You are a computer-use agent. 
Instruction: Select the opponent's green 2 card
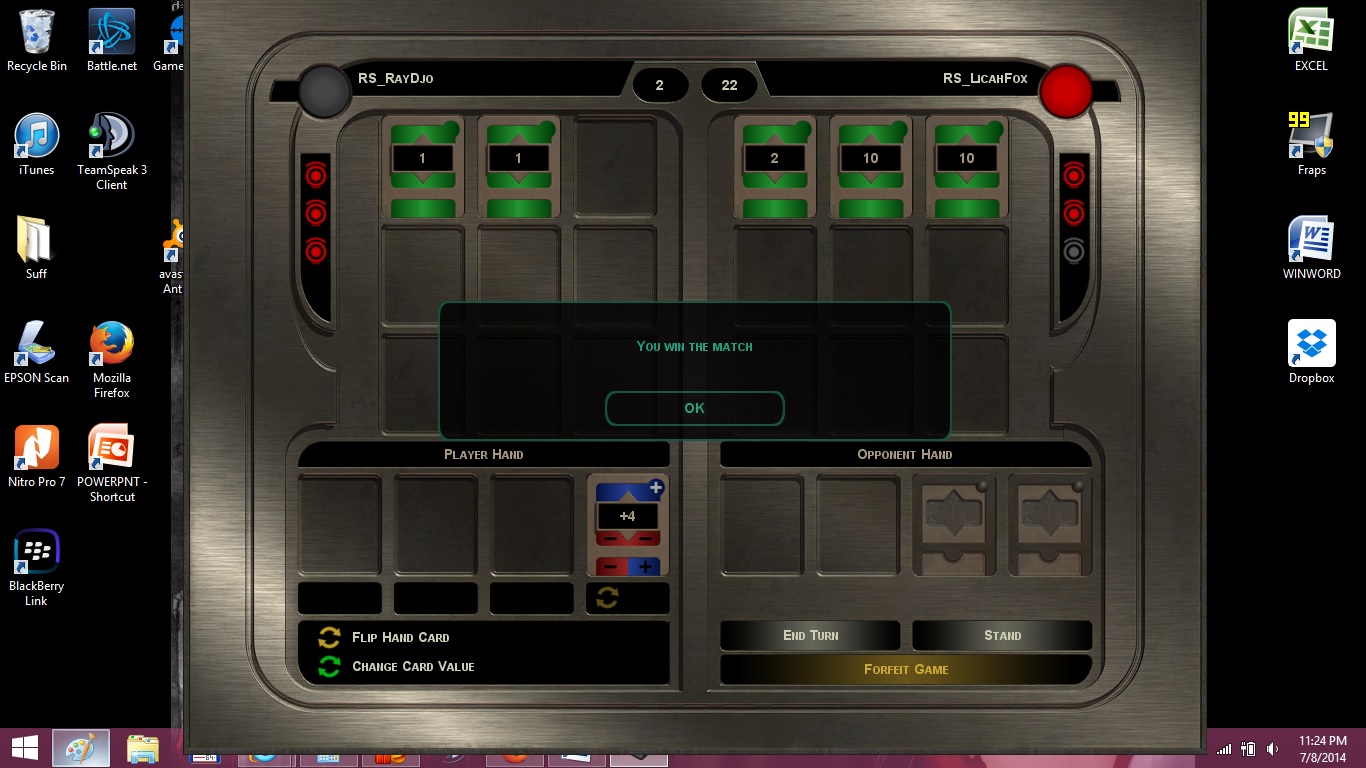[x=775, y=167]
